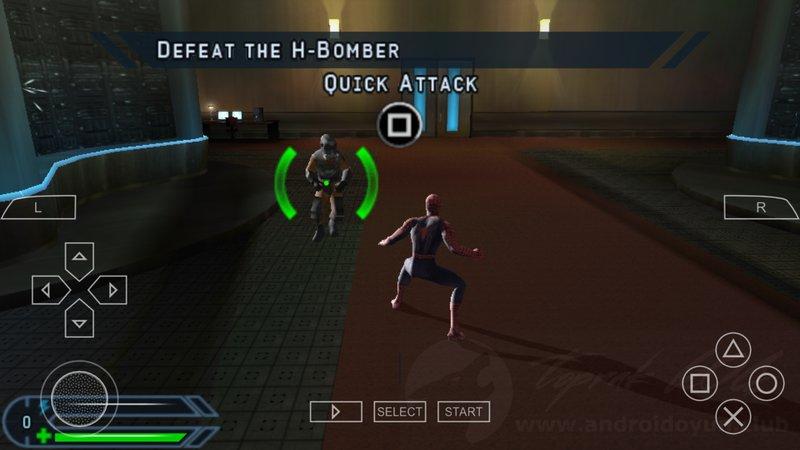Tap the R shoulder button
The height and width of the screenshot is (450, 800).
tap(761, 208)
